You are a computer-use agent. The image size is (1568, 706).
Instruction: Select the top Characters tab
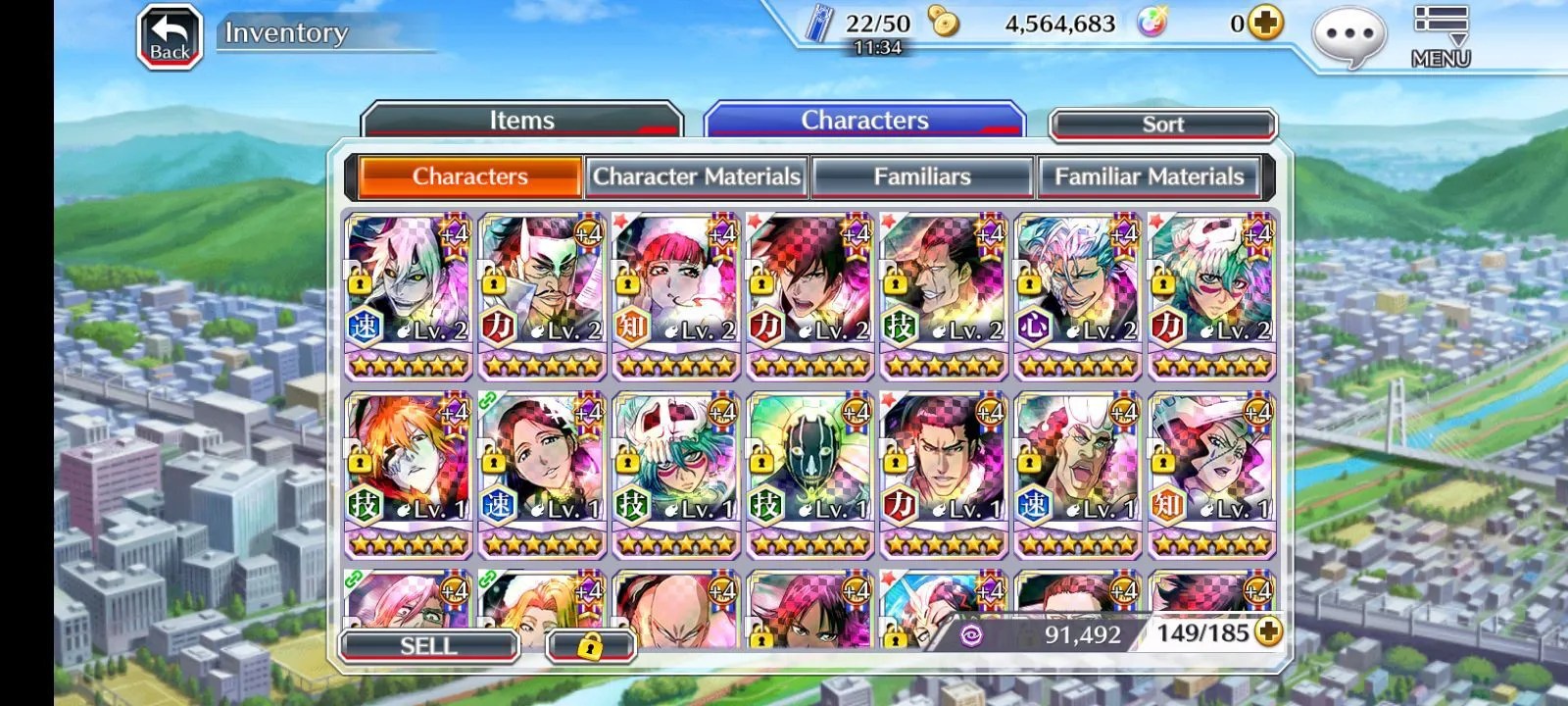point(864,121)
